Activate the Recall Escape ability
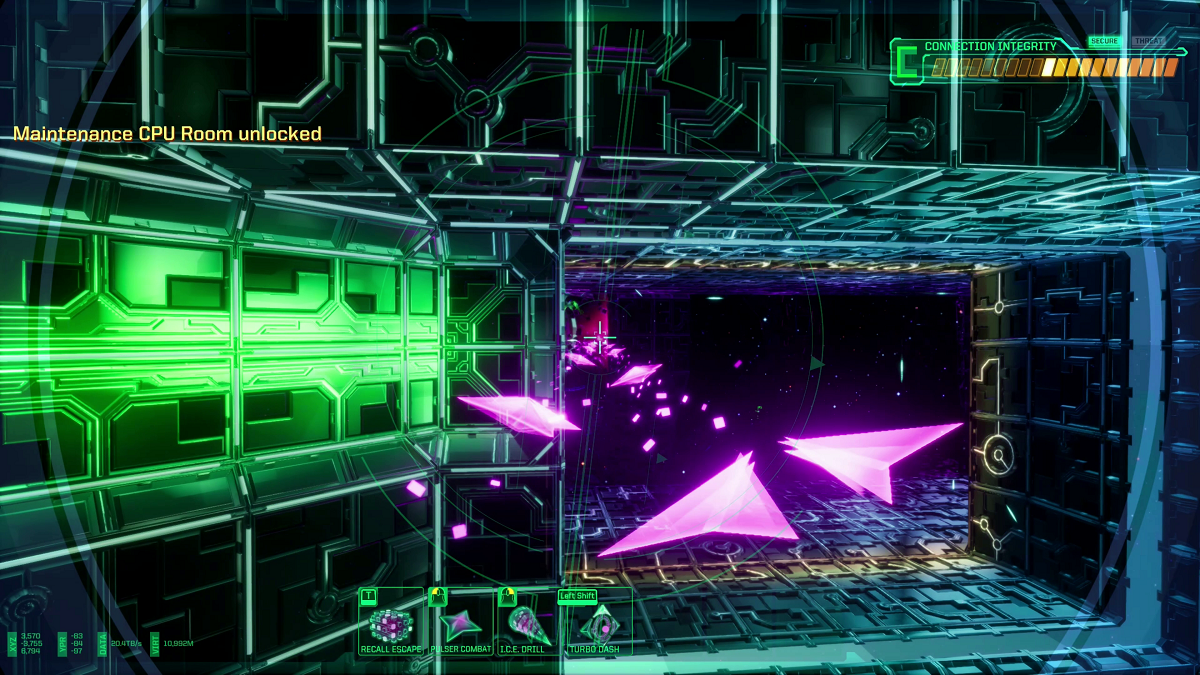Viewport: 1200px width, 675px height. tap(391, 626)
